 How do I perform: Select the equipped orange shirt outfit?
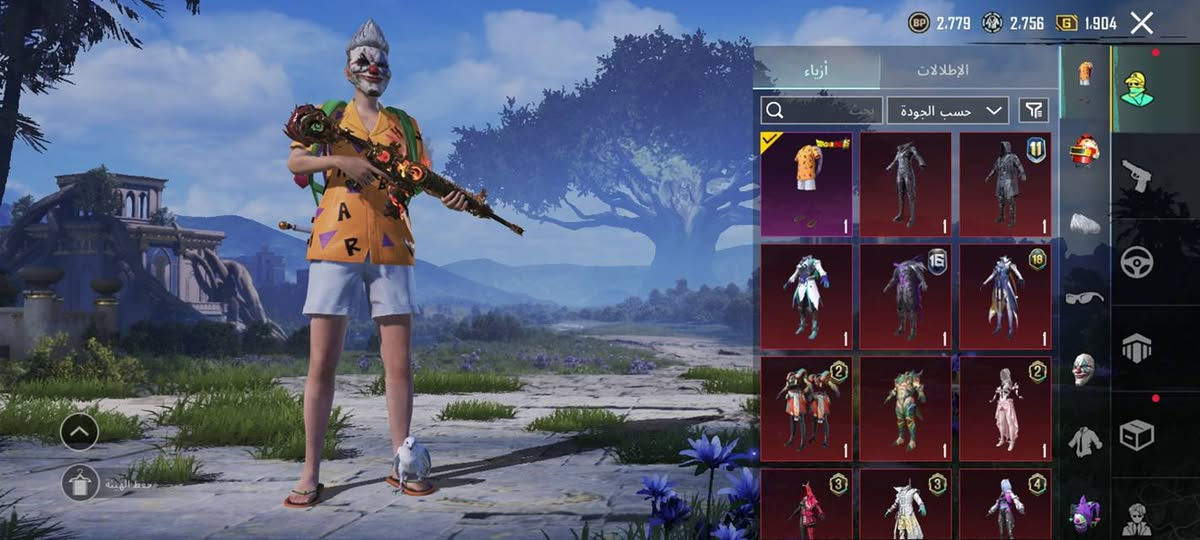click(806, 184)
